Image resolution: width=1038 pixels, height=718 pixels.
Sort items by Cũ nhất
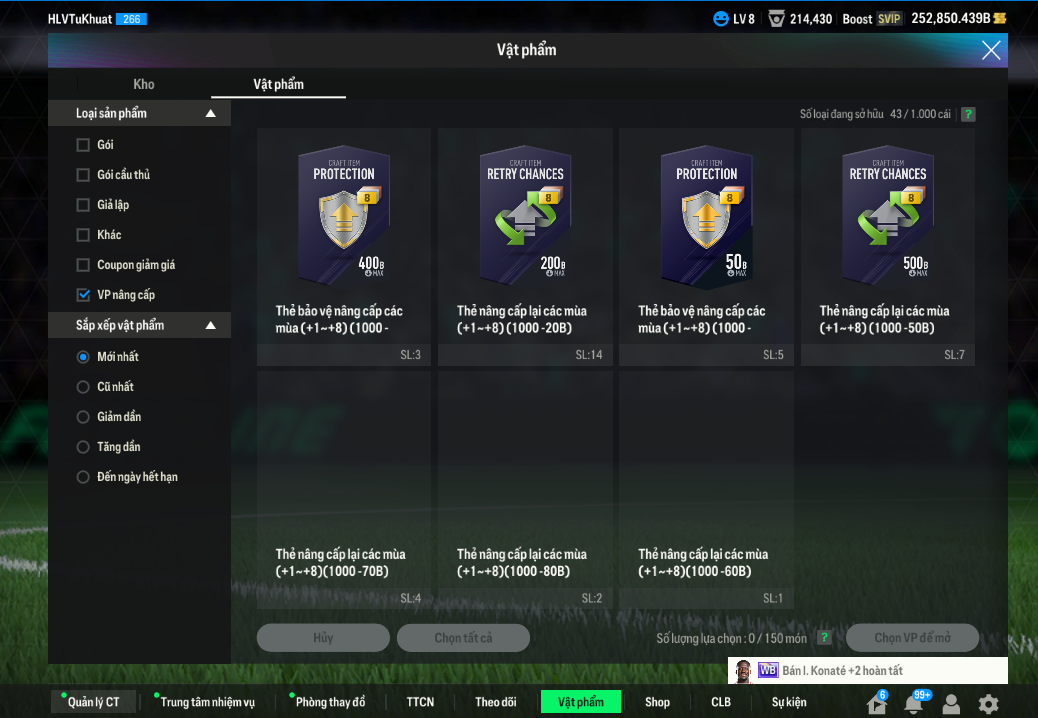tap(83, 387)
